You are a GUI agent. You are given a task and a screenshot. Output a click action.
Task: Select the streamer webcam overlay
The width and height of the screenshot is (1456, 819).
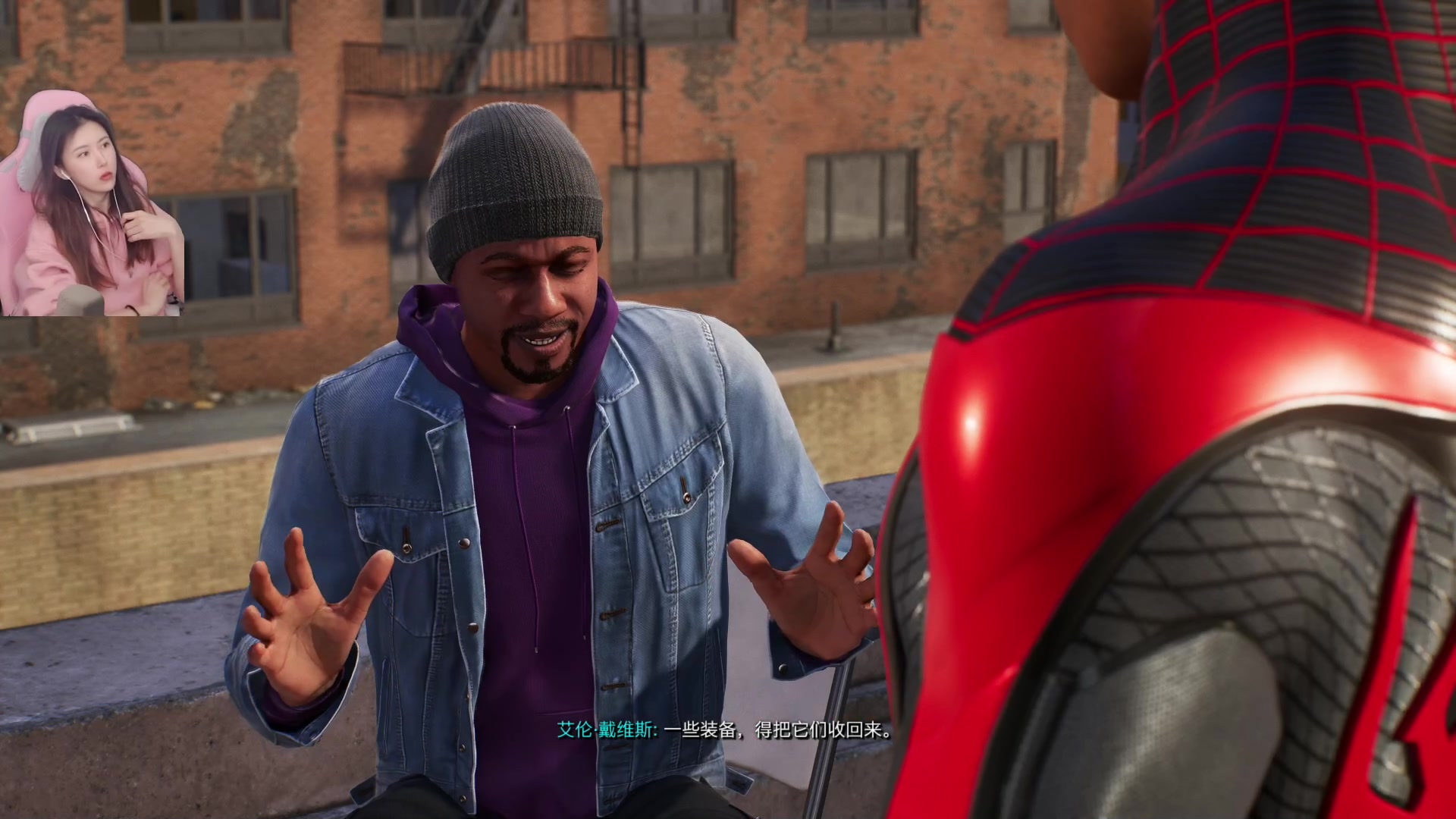pos(91,205)
